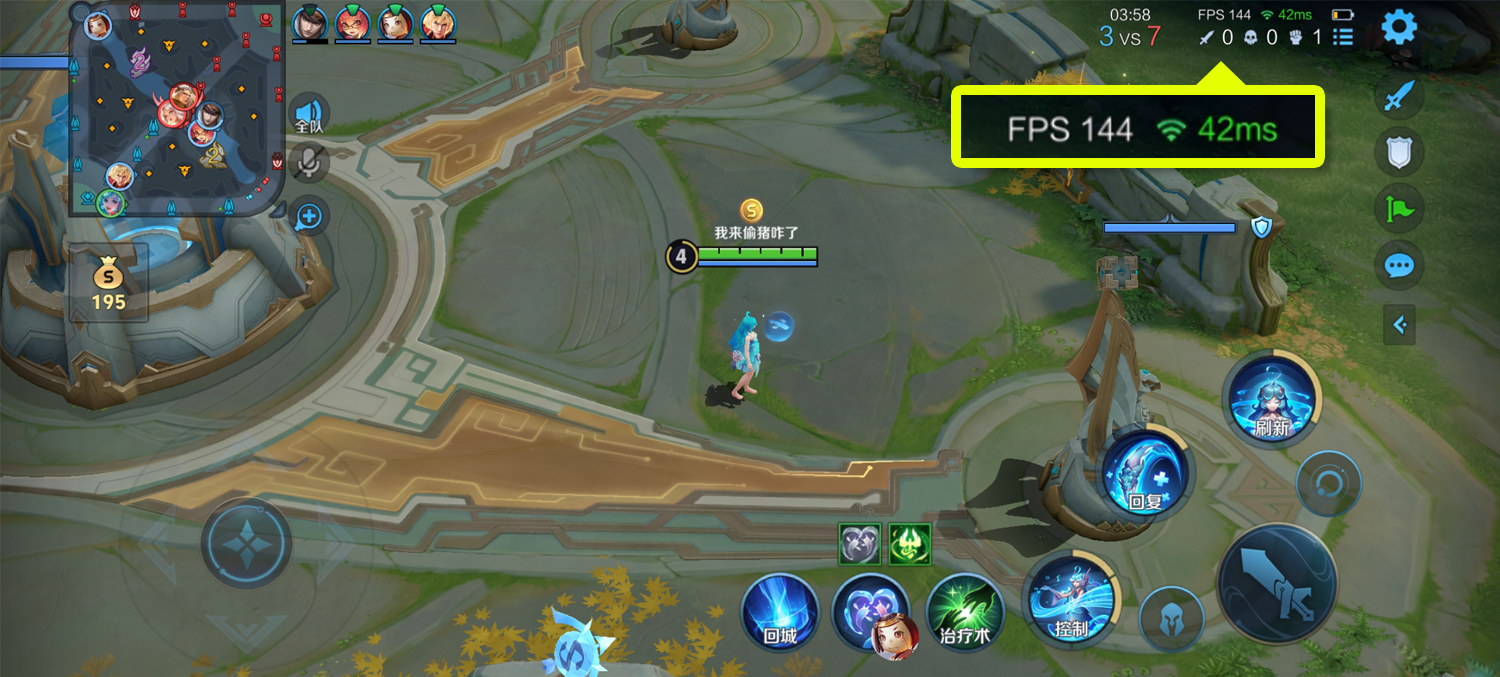Cast the 控制 control ability
1500x677 pixels.
point(1071,600)
